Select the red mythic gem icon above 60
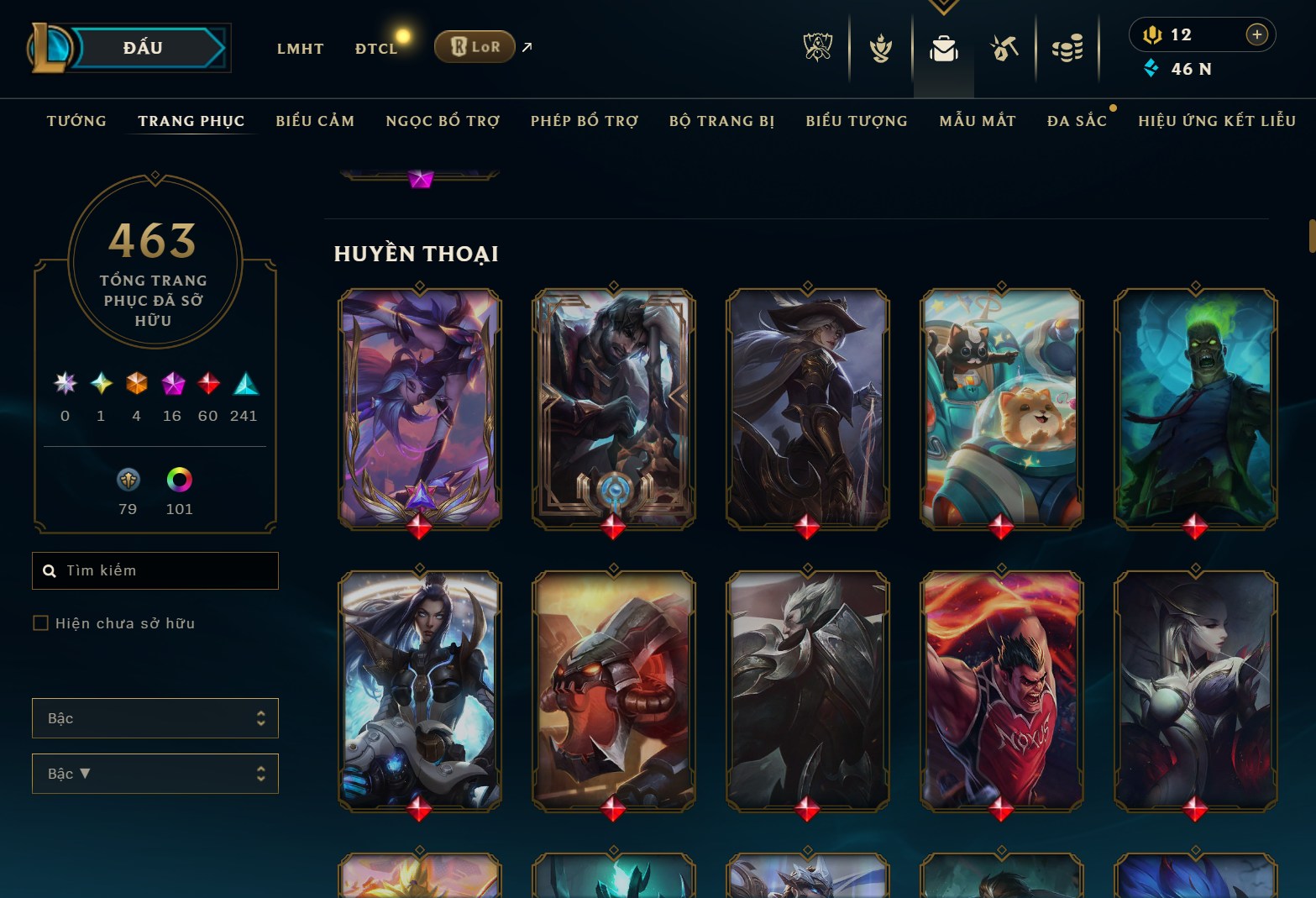Image resolution: width=1316 pixels, height=898 pixels. [207, 385]
